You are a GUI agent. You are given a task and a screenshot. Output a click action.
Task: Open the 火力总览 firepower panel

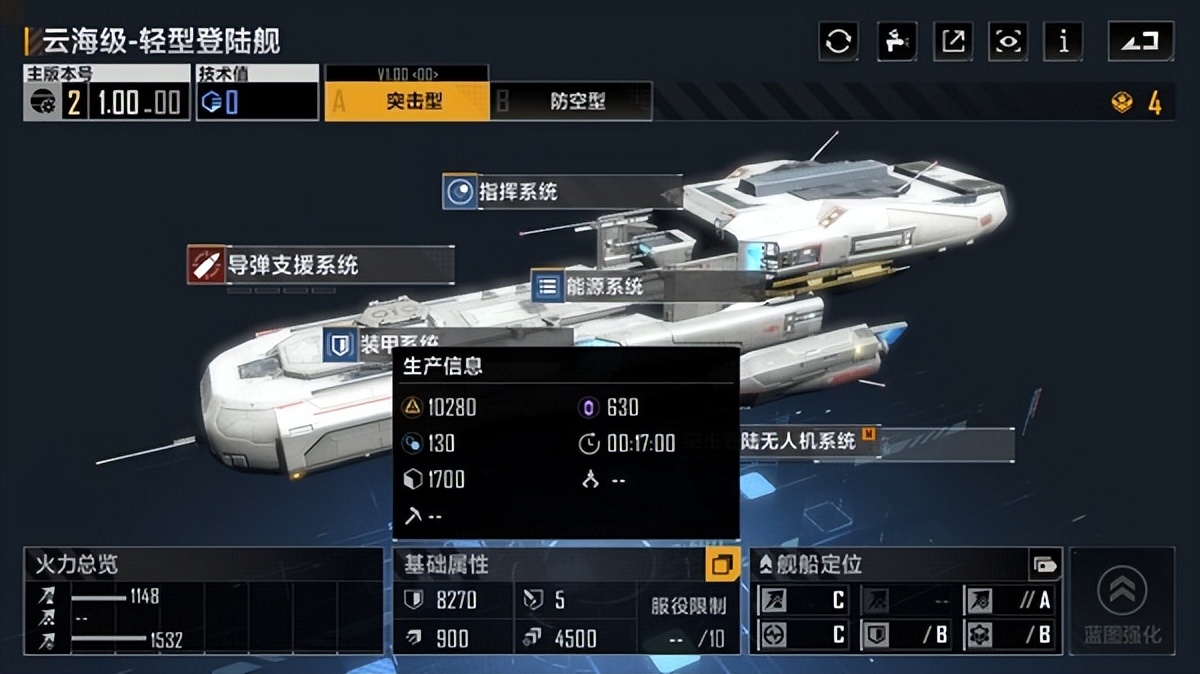pos(203,601)
